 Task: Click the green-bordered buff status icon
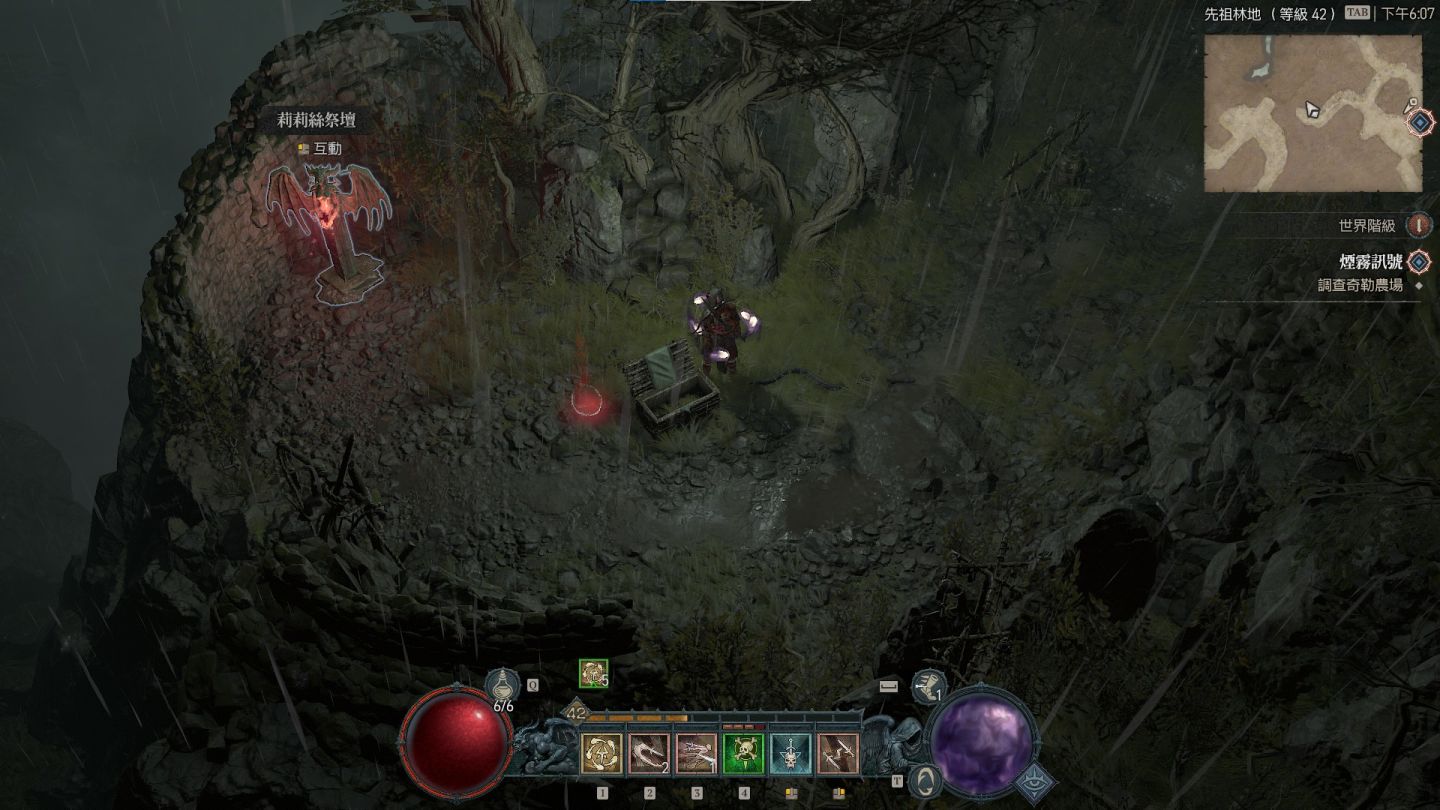[x=593, y=675]
